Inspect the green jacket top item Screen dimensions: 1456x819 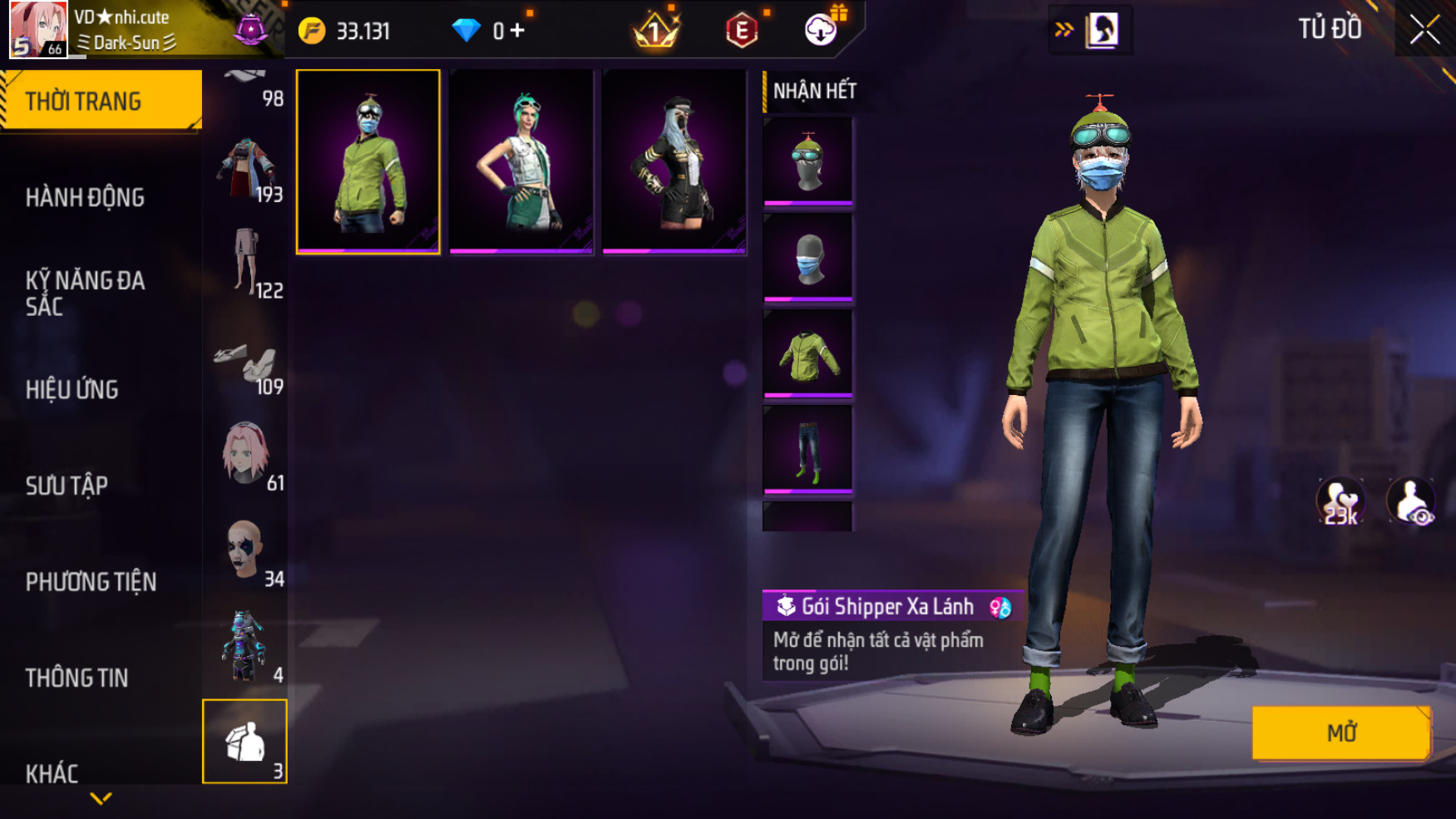coord(807,354)
